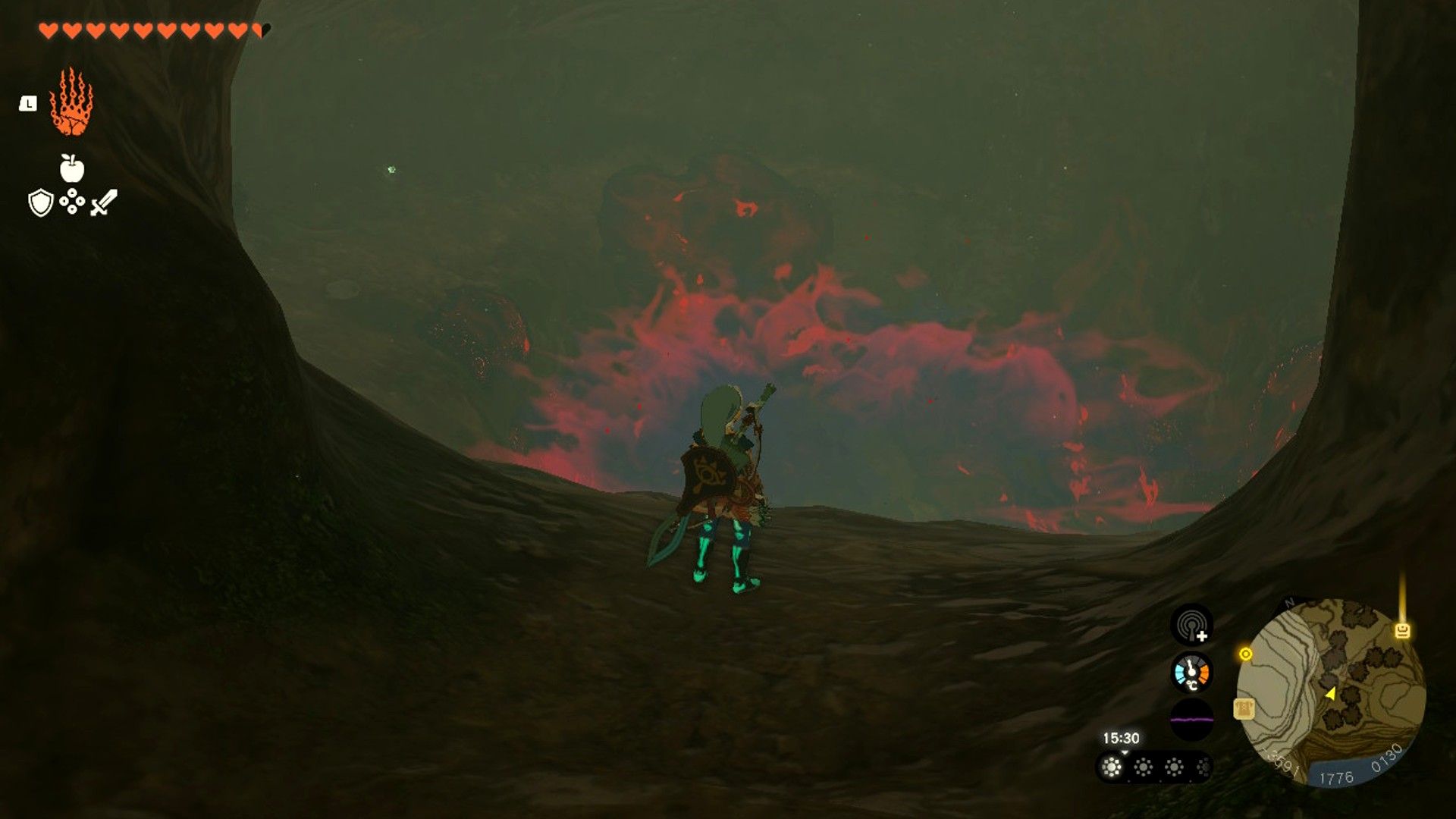Click the plus on the sensor icon
The height and width of the screenshot is (819, 1456).
coord(1202,635)
